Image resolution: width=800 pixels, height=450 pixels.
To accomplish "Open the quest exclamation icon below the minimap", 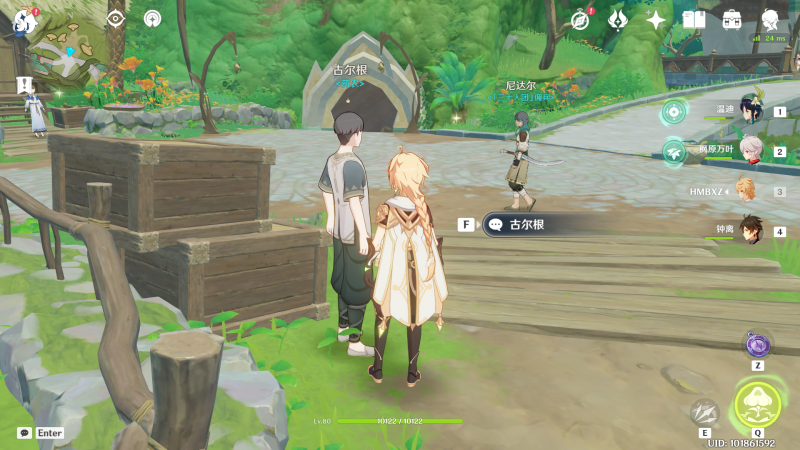I will (x=26, y=84).
